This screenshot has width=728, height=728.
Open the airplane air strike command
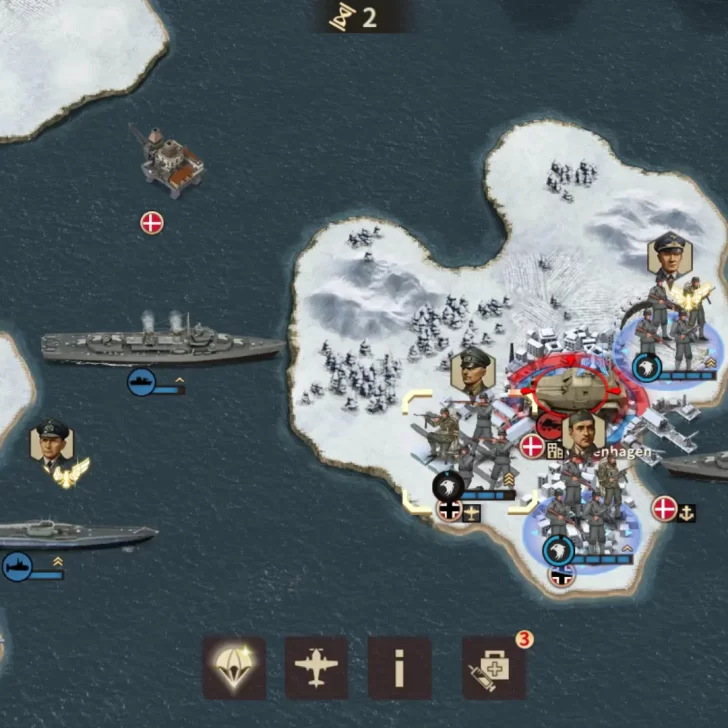pos(316,667)
